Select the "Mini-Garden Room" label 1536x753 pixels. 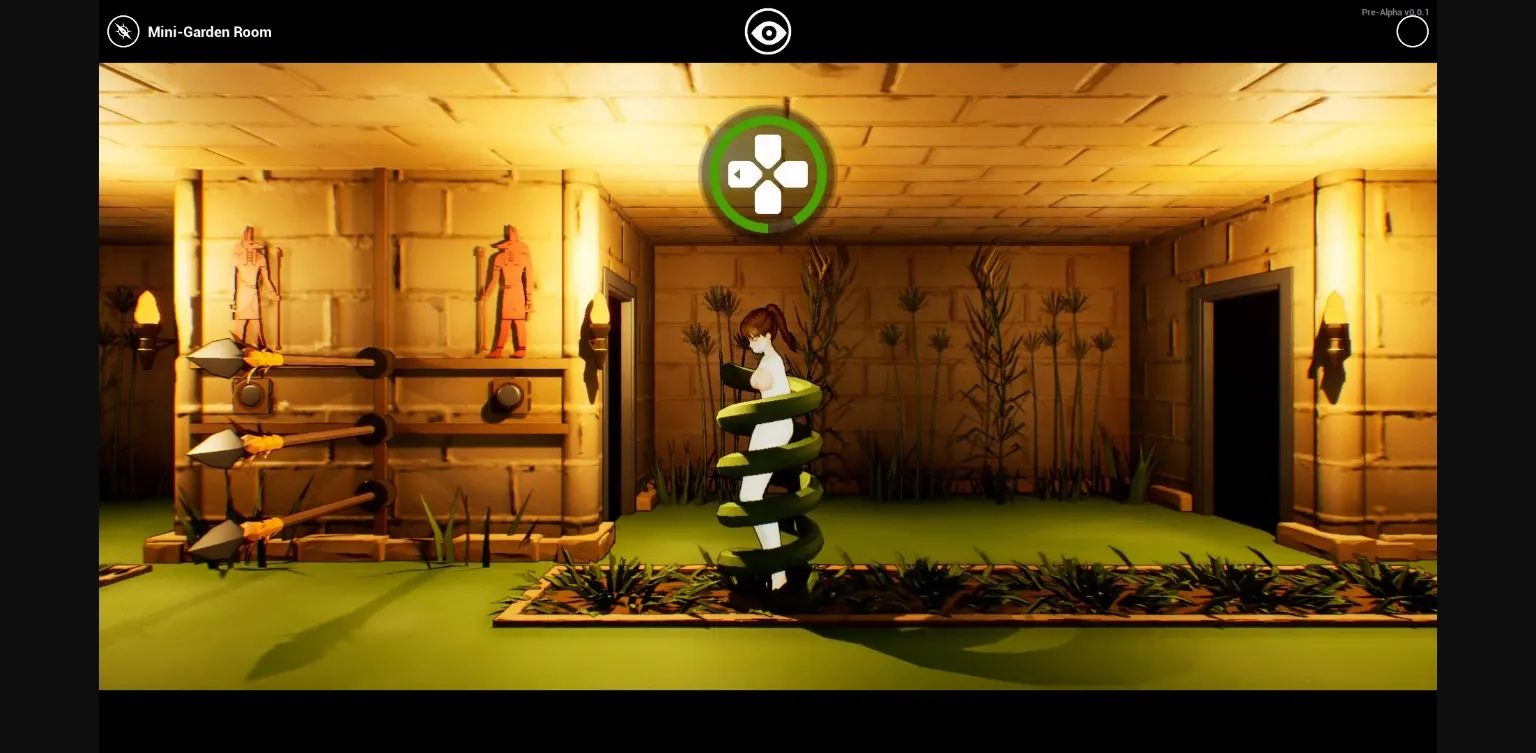tap(209, 32)
